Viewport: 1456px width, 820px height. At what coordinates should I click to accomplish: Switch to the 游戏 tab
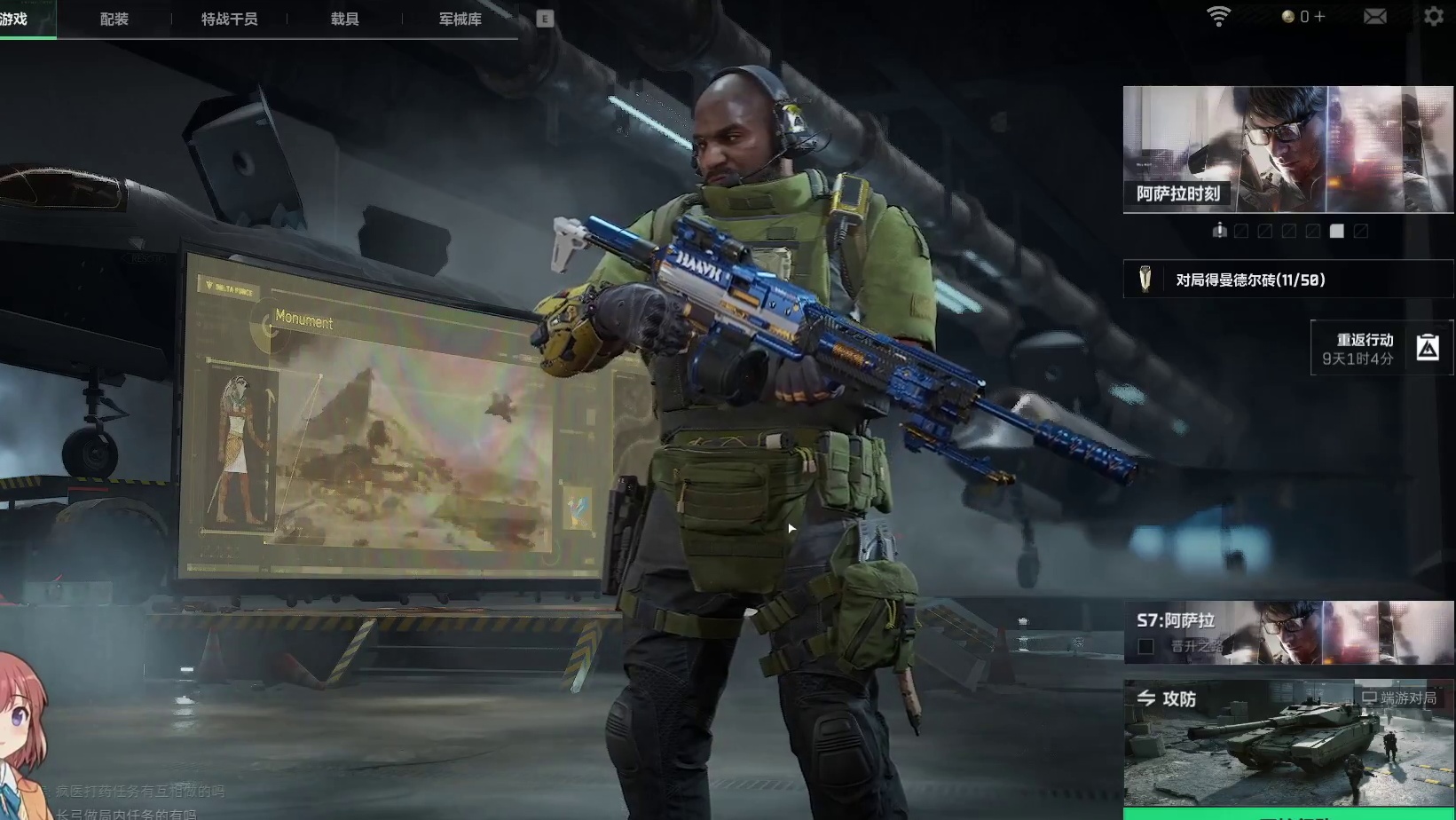click(14, 19)
